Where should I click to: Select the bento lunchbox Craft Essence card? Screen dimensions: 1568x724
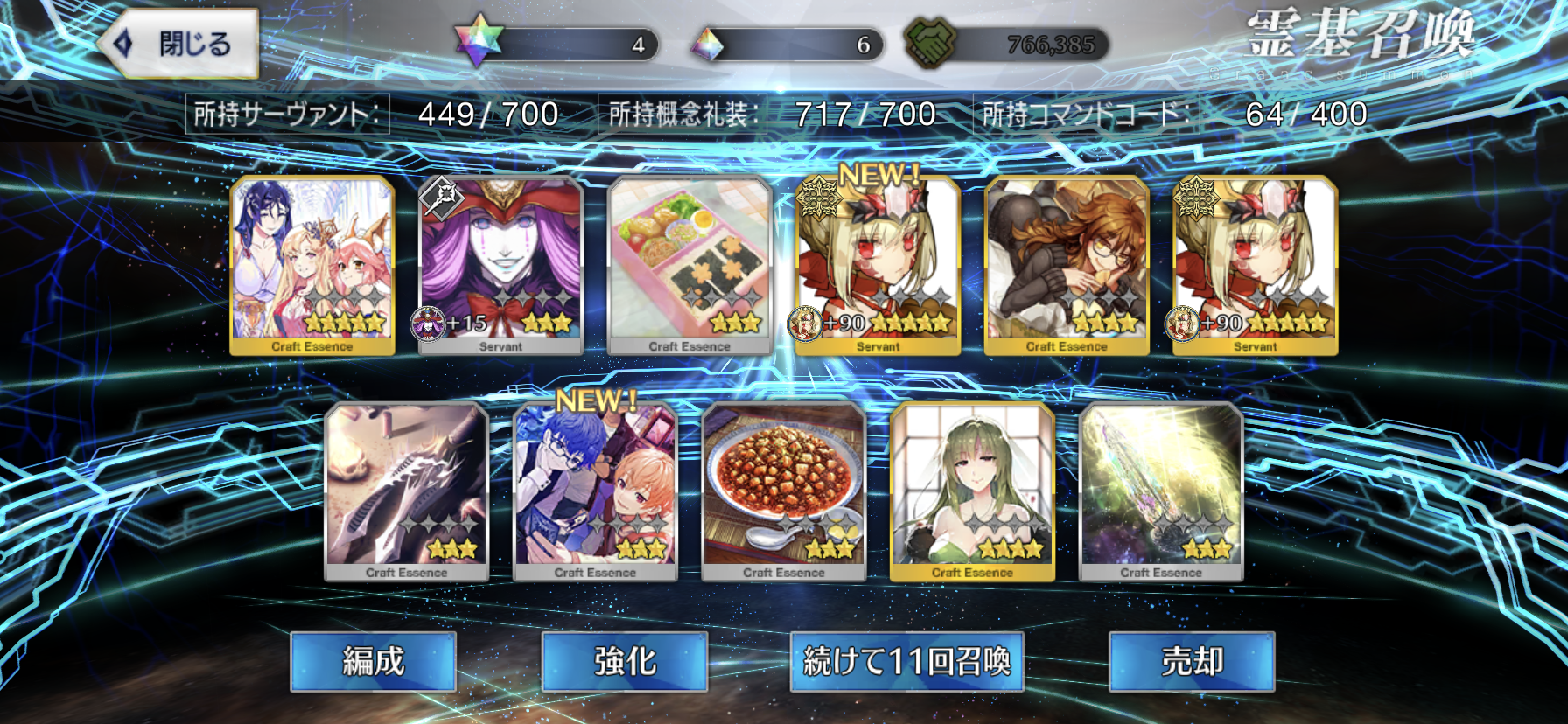689,265
